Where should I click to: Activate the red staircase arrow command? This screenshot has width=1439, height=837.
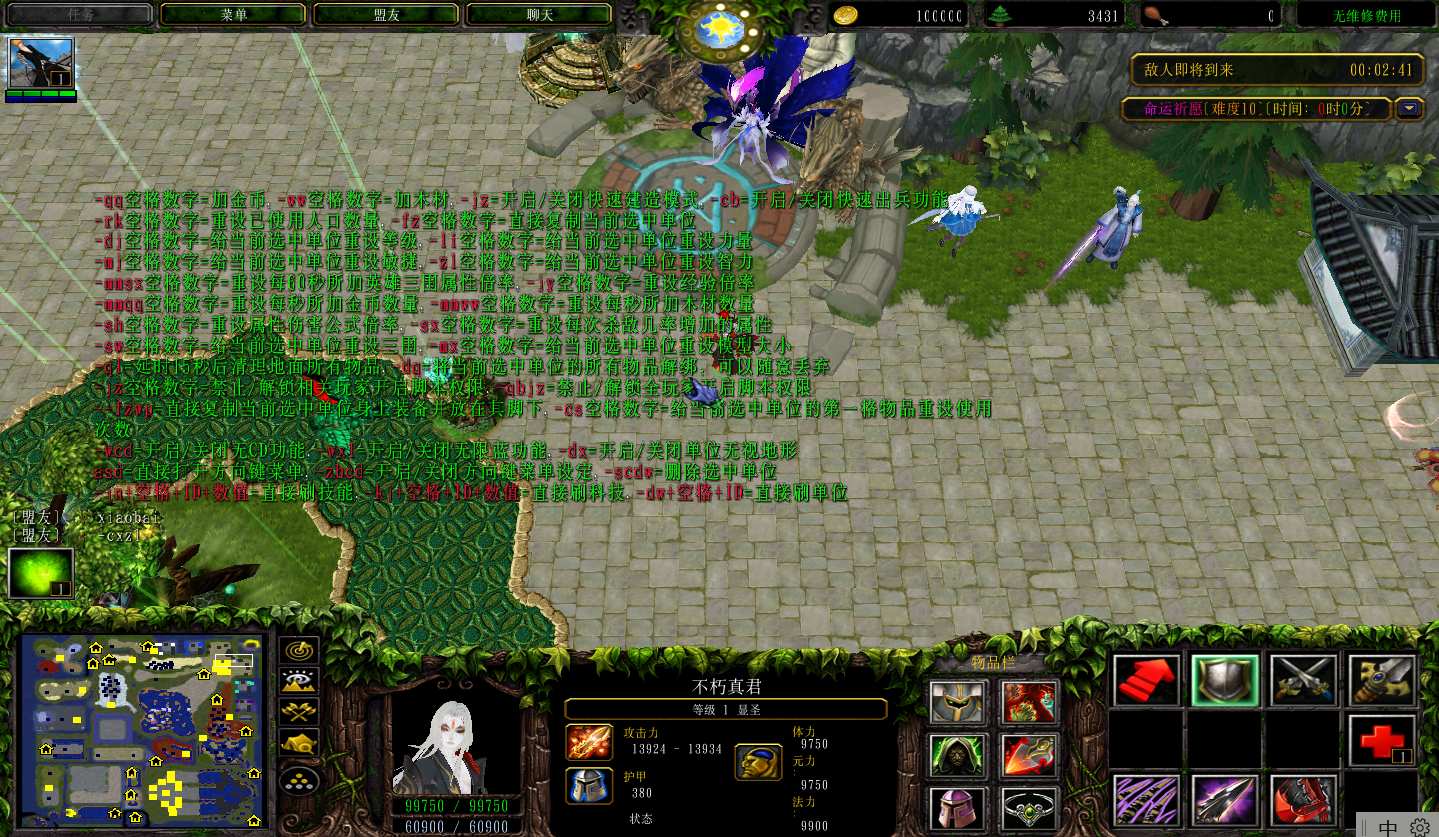[1146, 681]
